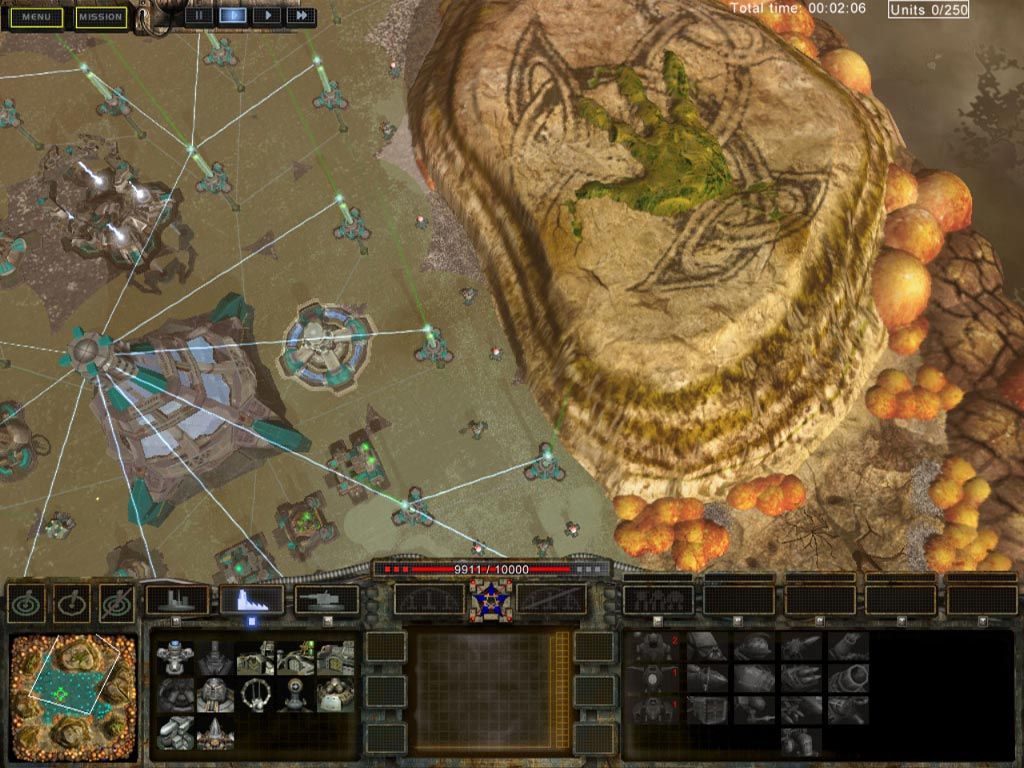Image resolution: width=1024 pixels, height=768 pixels.
Task: Choose the ring-shaped structure build icon
Action: (255, 694)
